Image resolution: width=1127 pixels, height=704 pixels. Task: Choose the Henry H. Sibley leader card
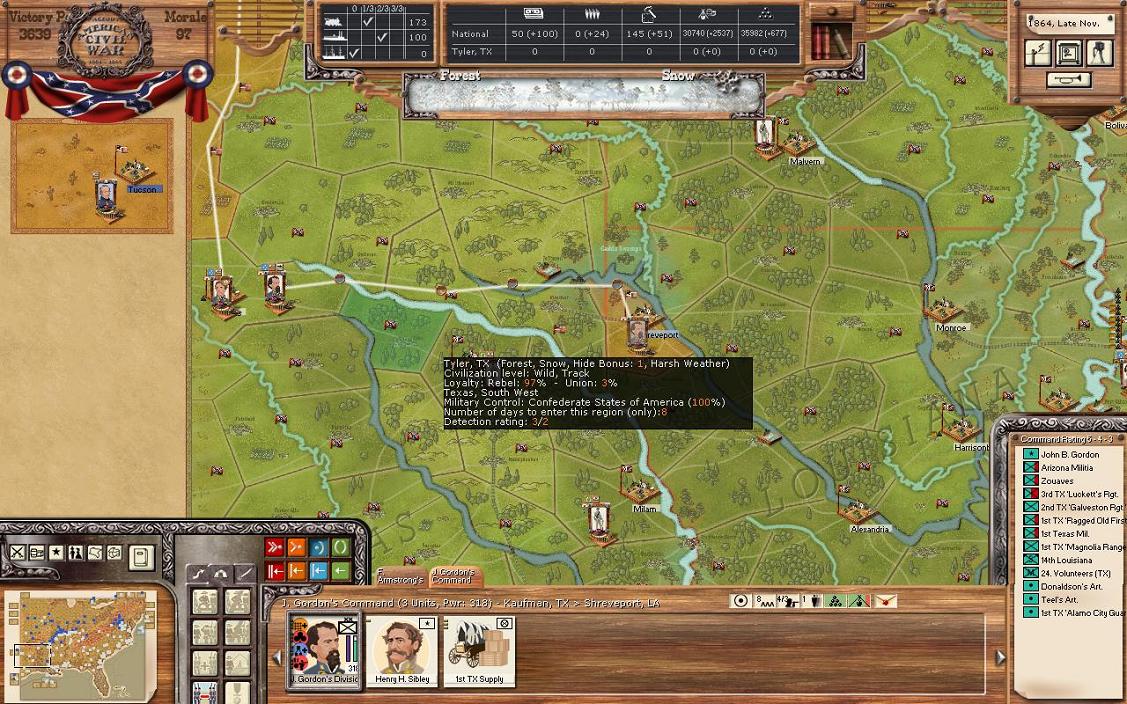pos(402,648)
